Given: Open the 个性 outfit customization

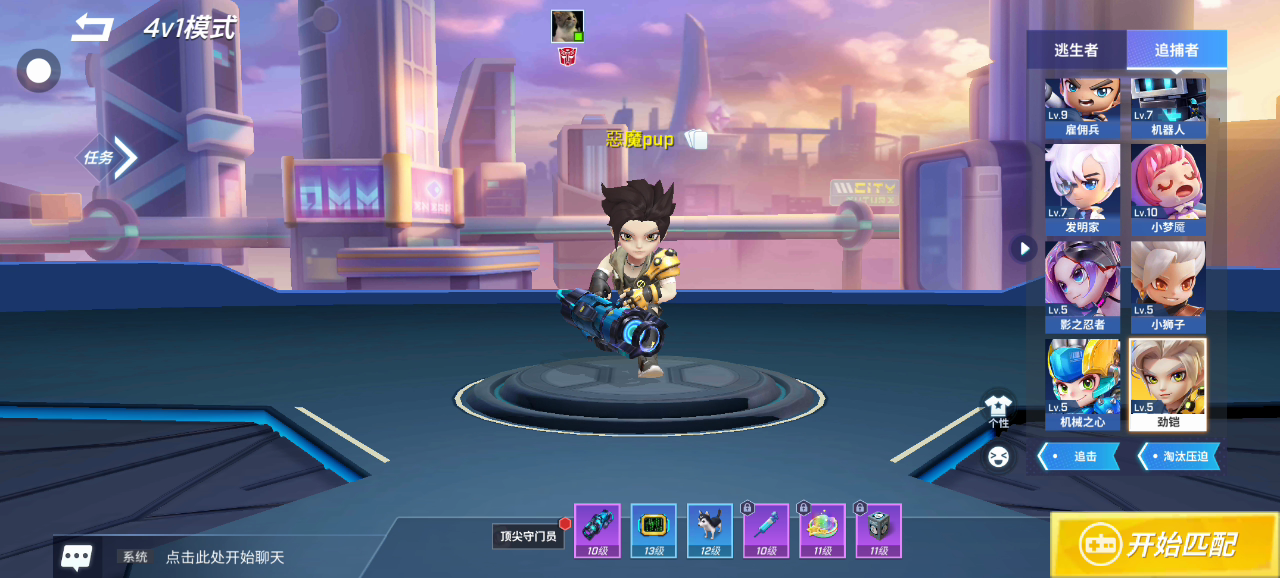Looking at the screenshot, I should click(998, 410).
